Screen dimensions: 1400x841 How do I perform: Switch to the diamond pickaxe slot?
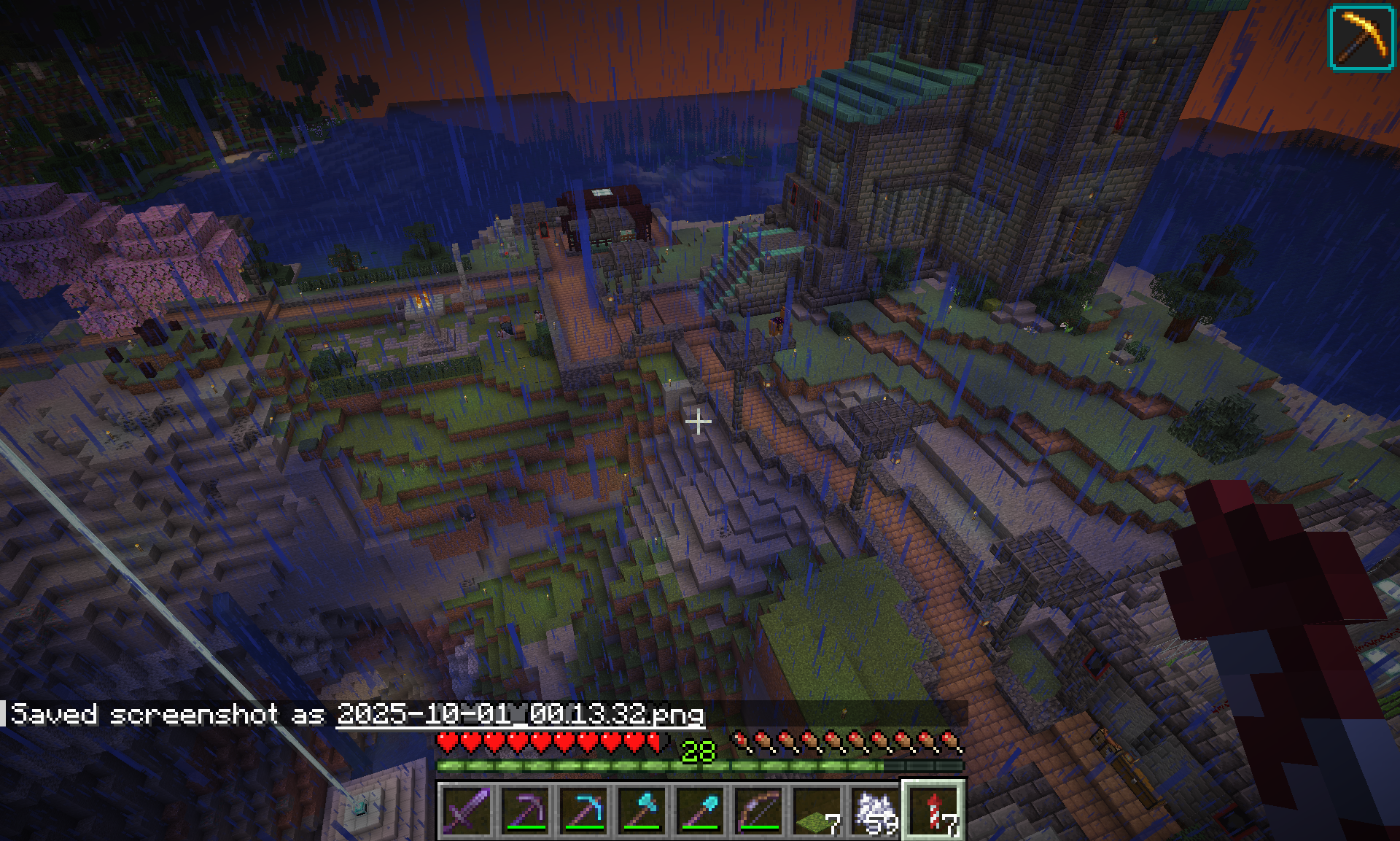point(583,810)
